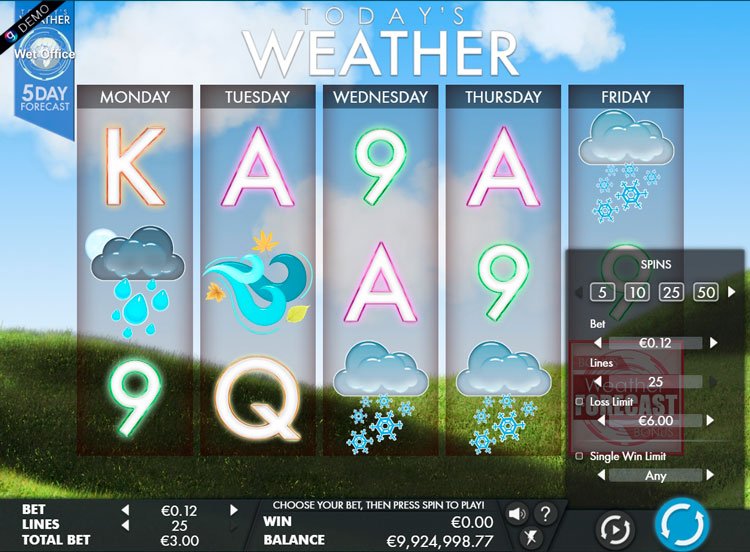Viewport: 750px width, 552px height.
Task: Open the 5 Day Forecast banner
Action: [x=44, y=92]
